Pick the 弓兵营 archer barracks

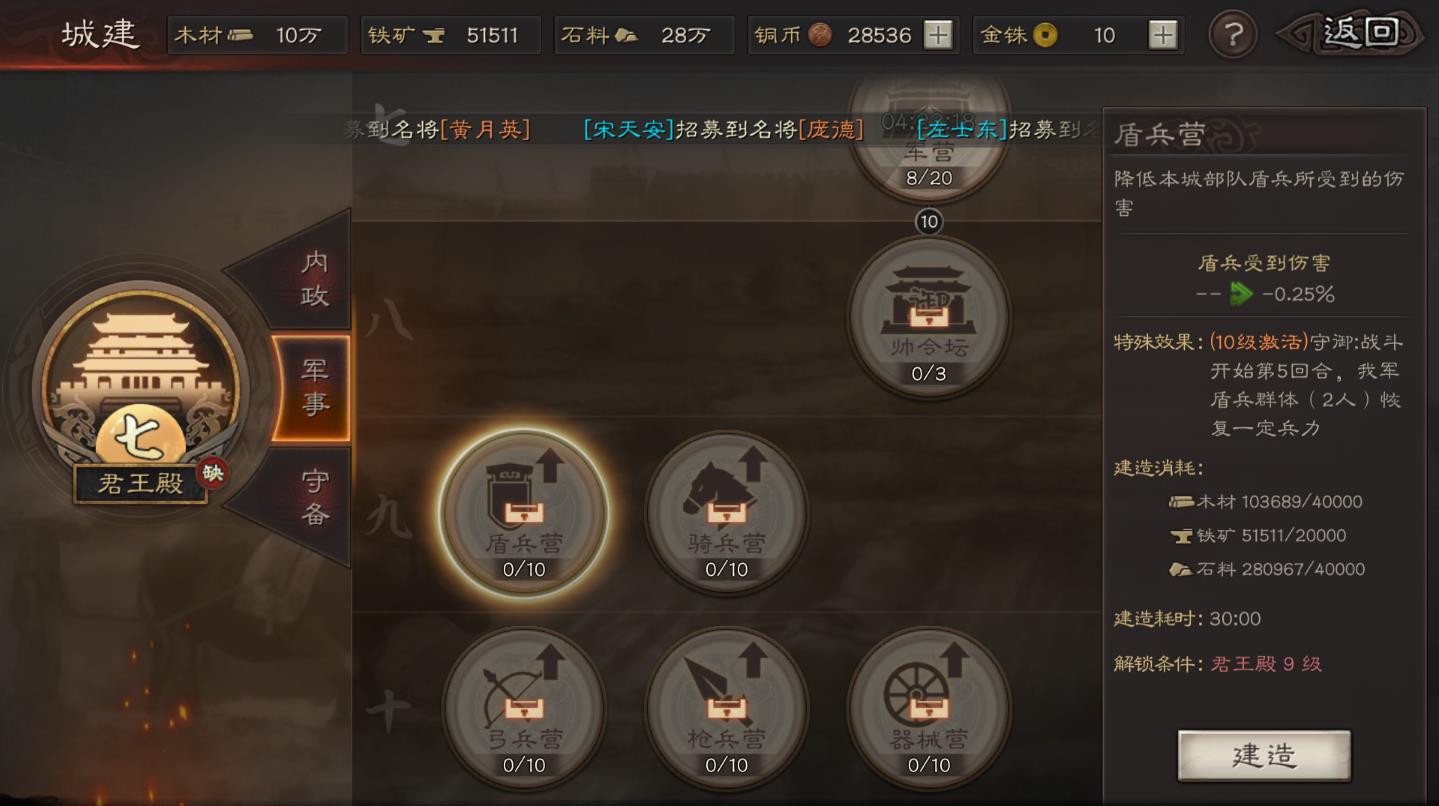pyautogui.click(x=524, y=708)
